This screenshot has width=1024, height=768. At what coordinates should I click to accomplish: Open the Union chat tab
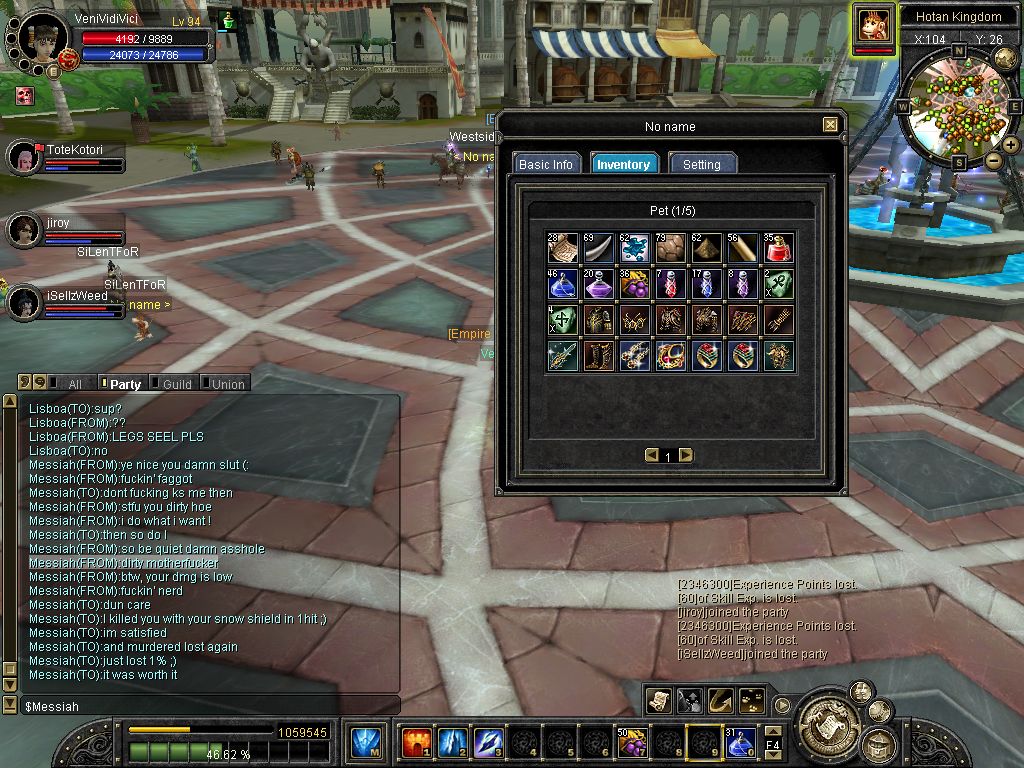click(x=227, y=384)
